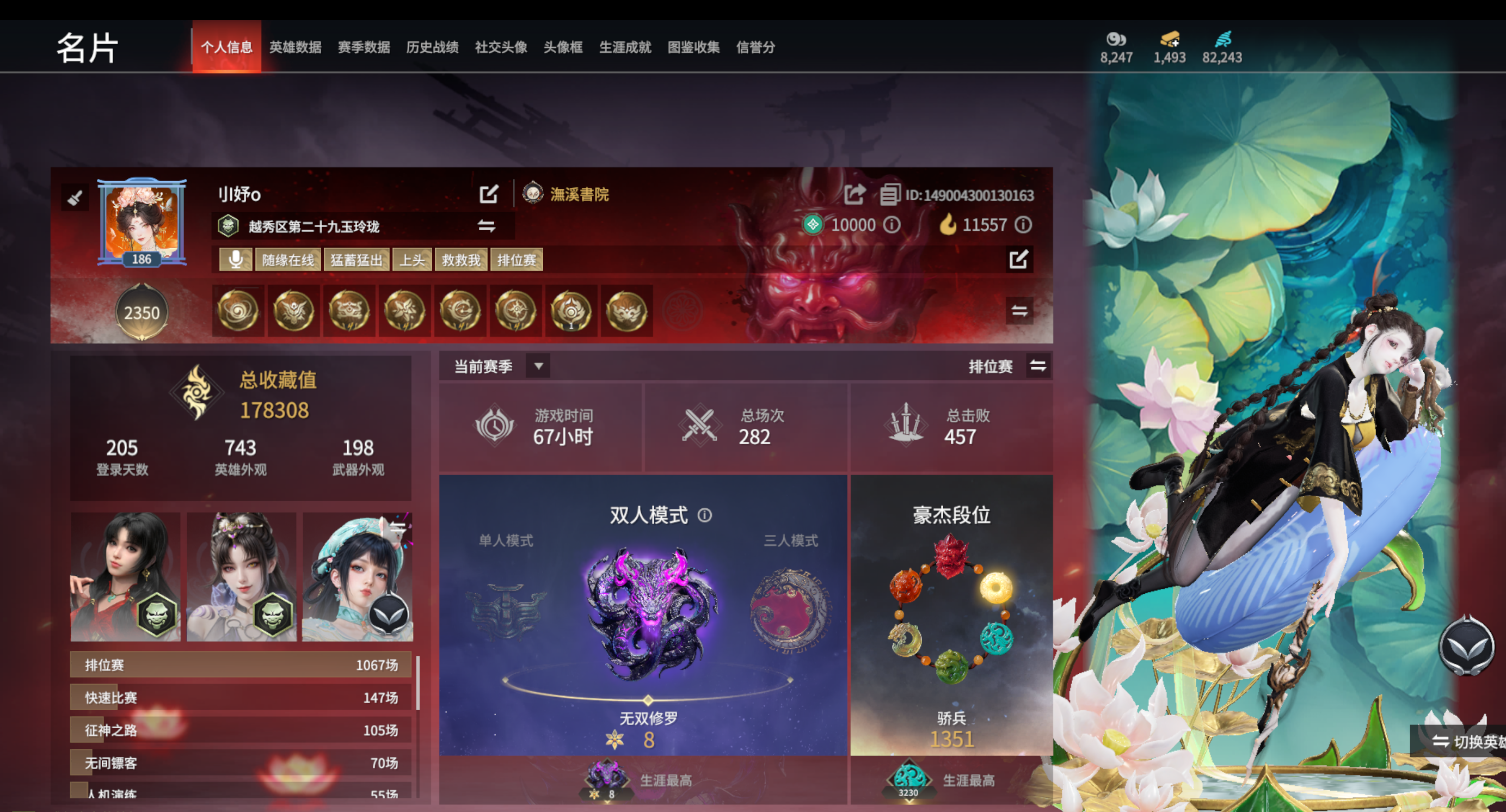Copy the player ID with the copy icon
This screenshot has height=812, width=1506.
889,195
